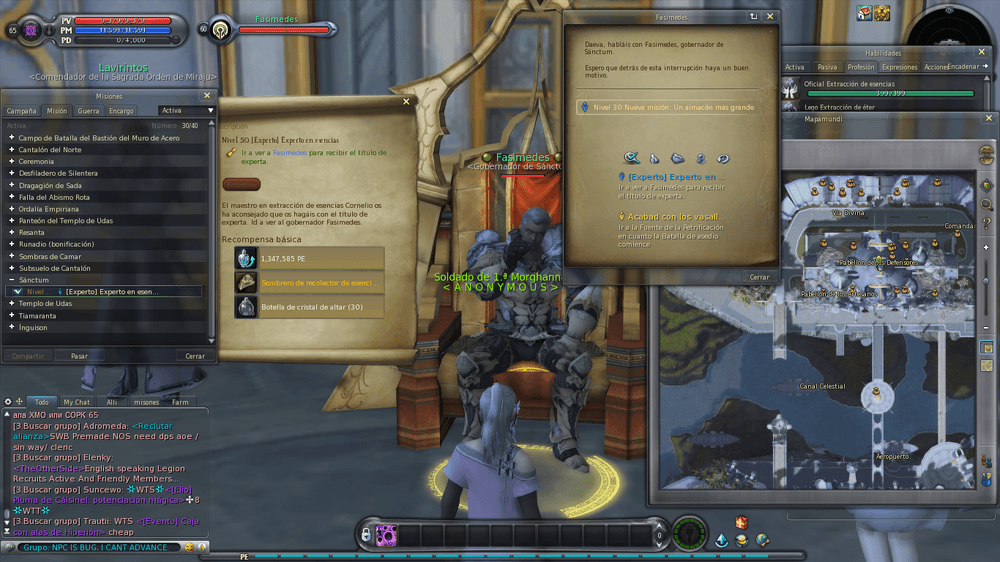Follow the blue Fasimedes link in quest text
Image resolution: width=1000 pixels, height=562 pixels.
(290, 154)
